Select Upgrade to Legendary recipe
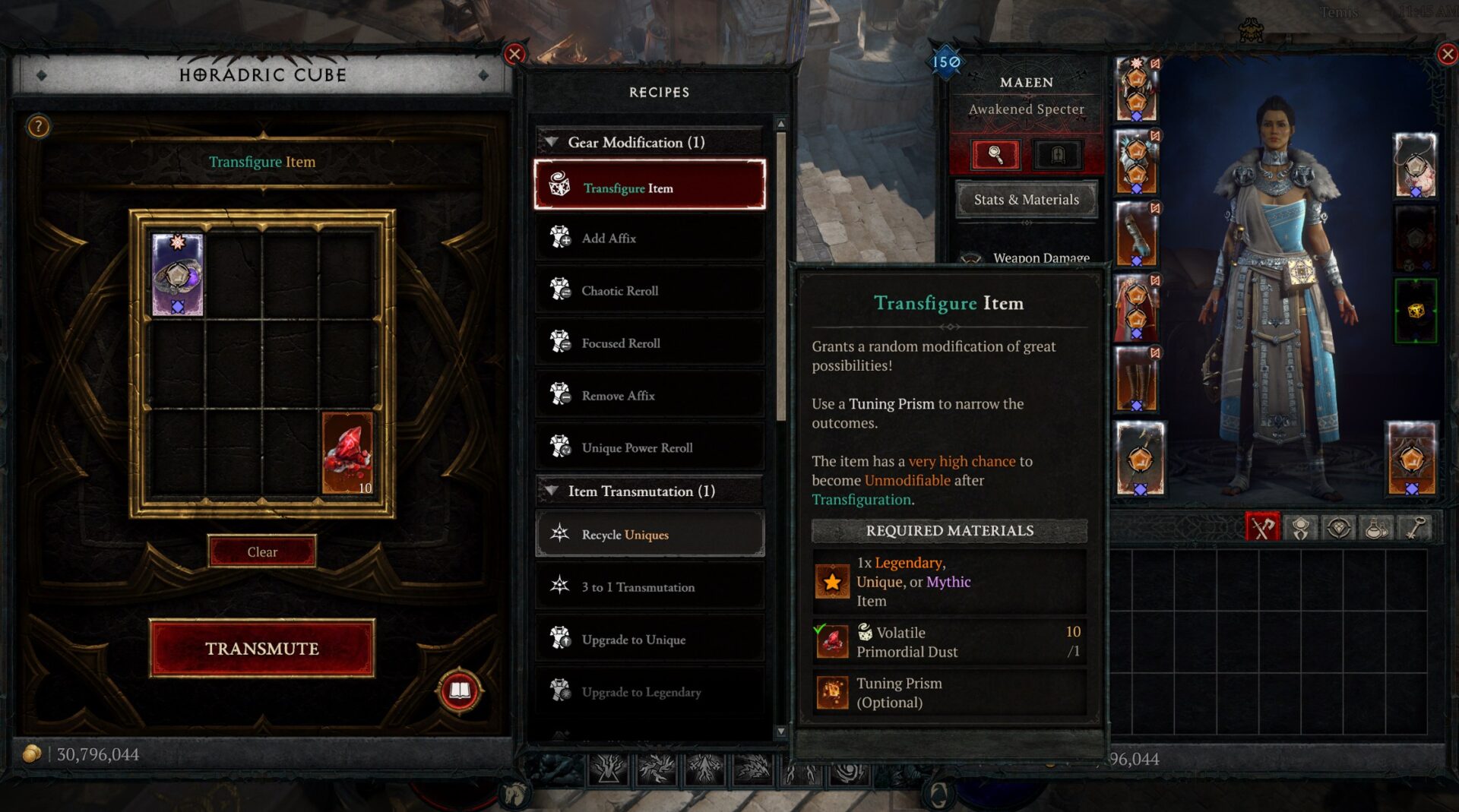The width and height of the screenshot is (1459, 812). point(650,691)
